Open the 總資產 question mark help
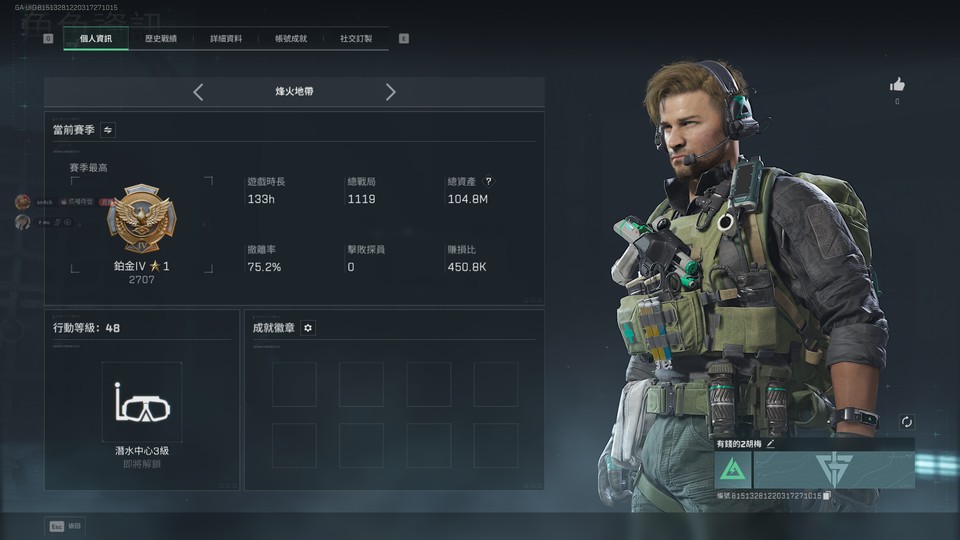The height and width of the screenshot is (540, 960). (488, 182)
